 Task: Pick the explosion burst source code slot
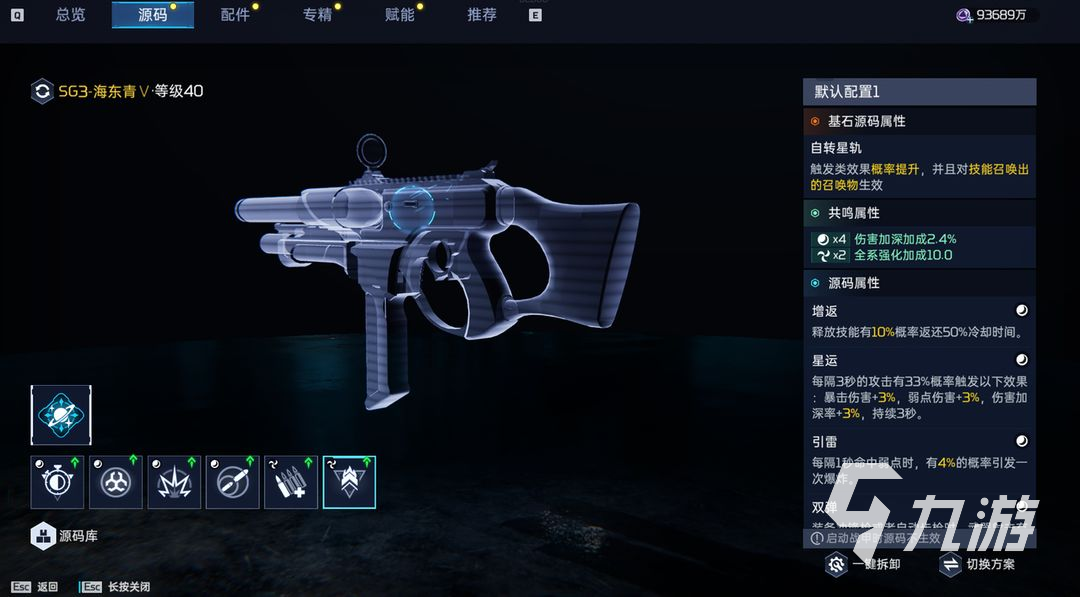[174, 482]
